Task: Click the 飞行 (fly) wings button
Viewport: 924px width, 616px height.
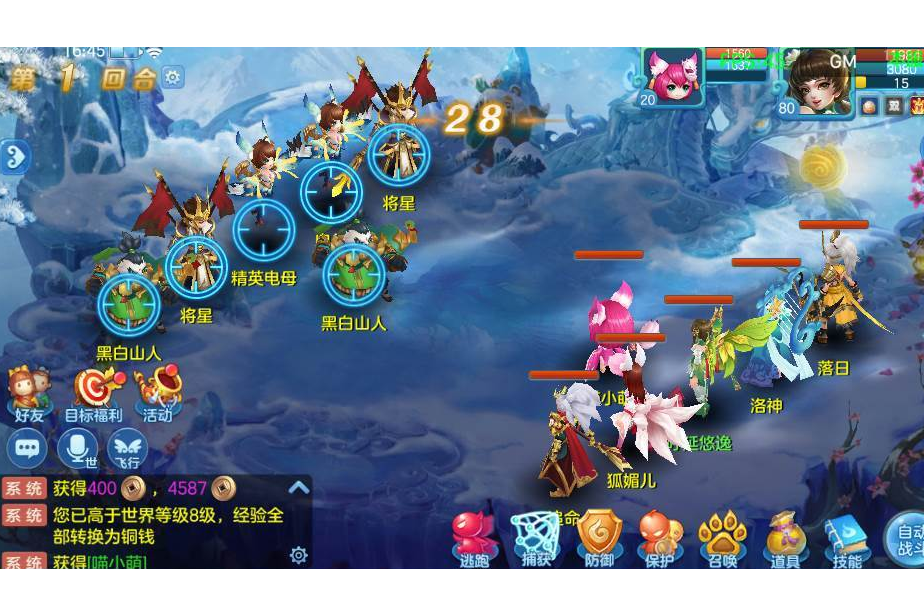Action: (x=127, y=448)
